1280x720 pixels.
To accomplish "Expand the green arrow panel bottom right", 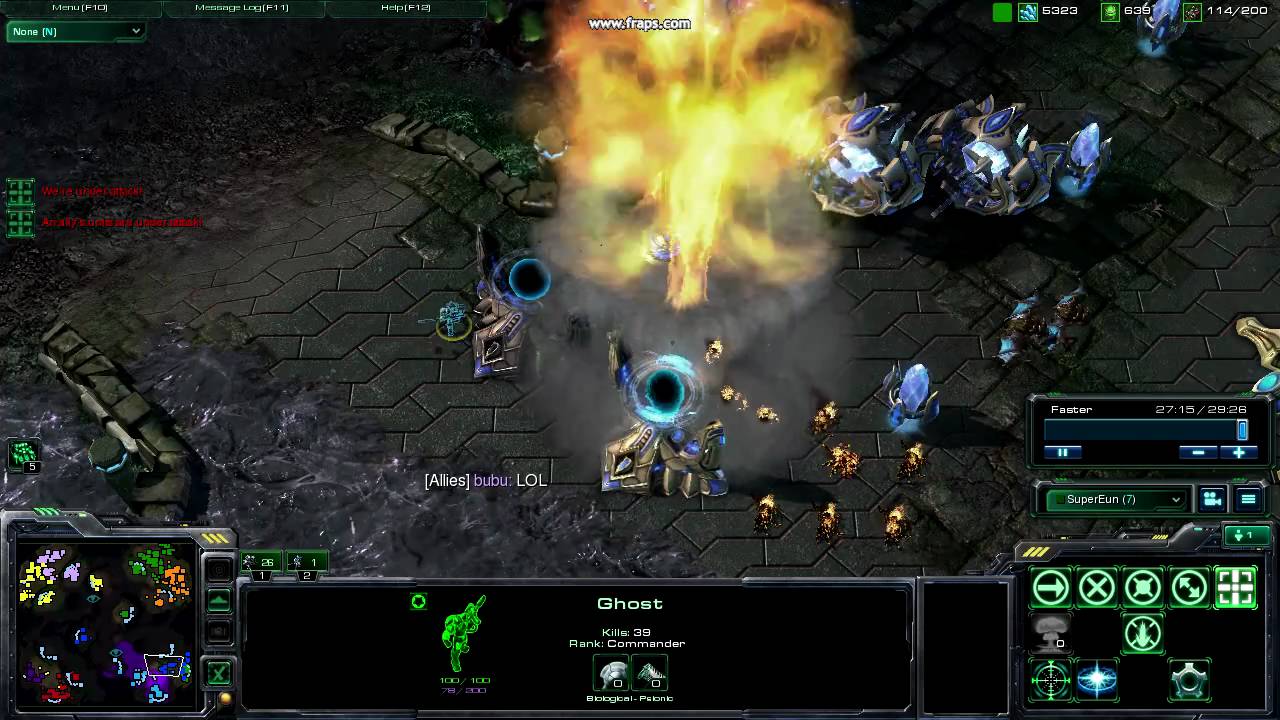I will click(x=1247, y=536).
